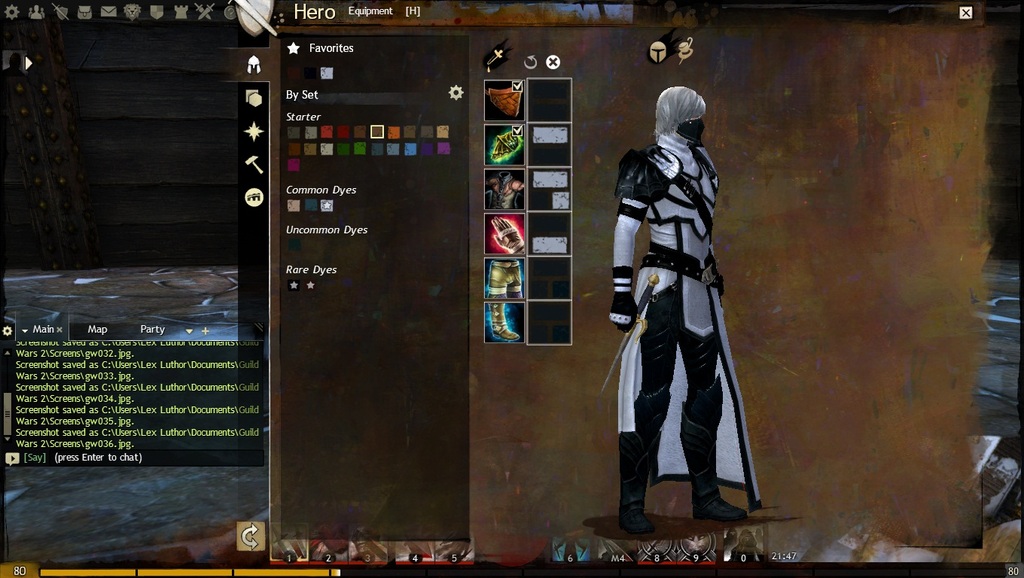The image size is (1024, 578).
Task: Select the coat chest armor slot
Action: point(505,189)
